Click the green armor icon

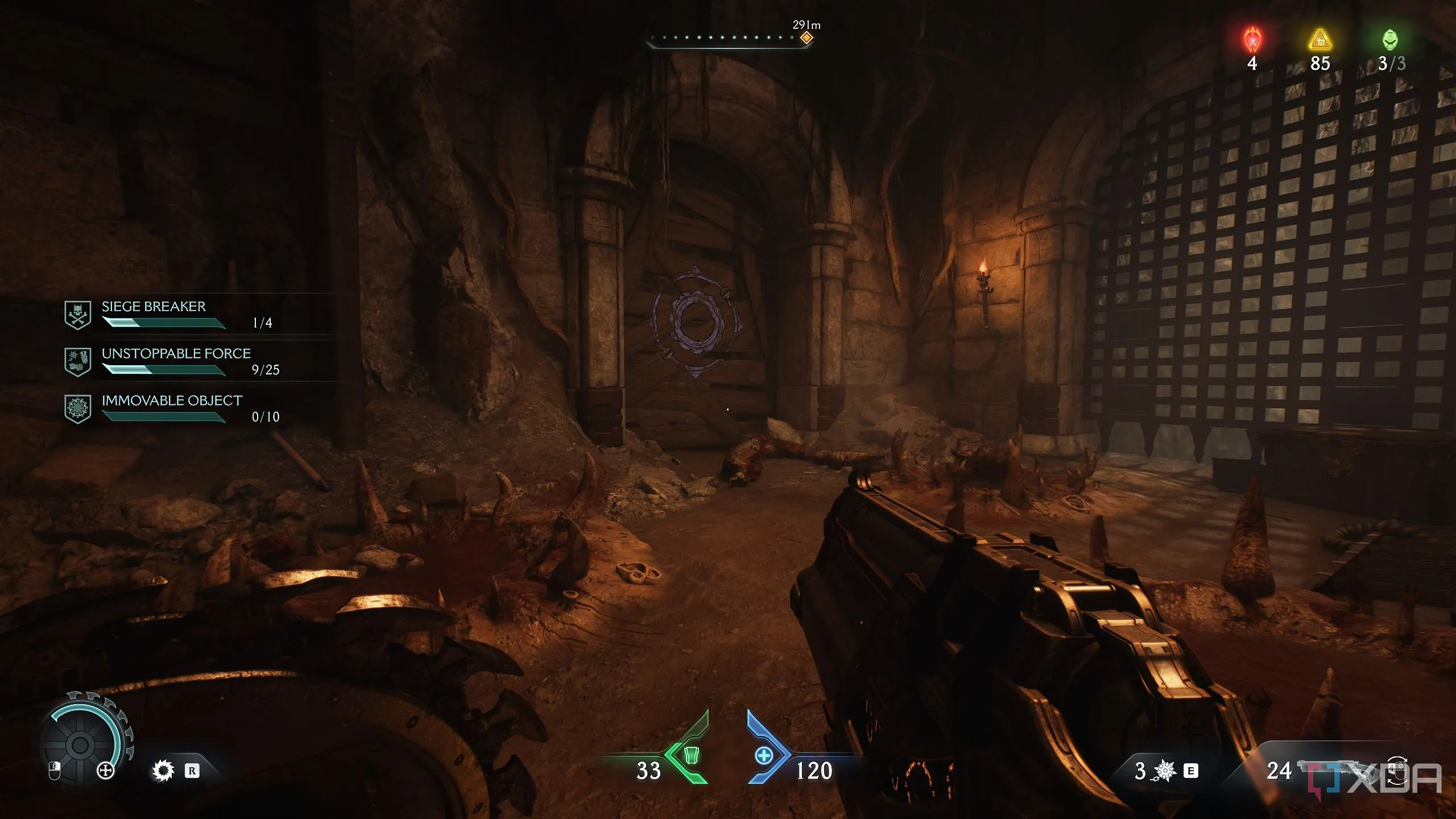coord(691,755)
